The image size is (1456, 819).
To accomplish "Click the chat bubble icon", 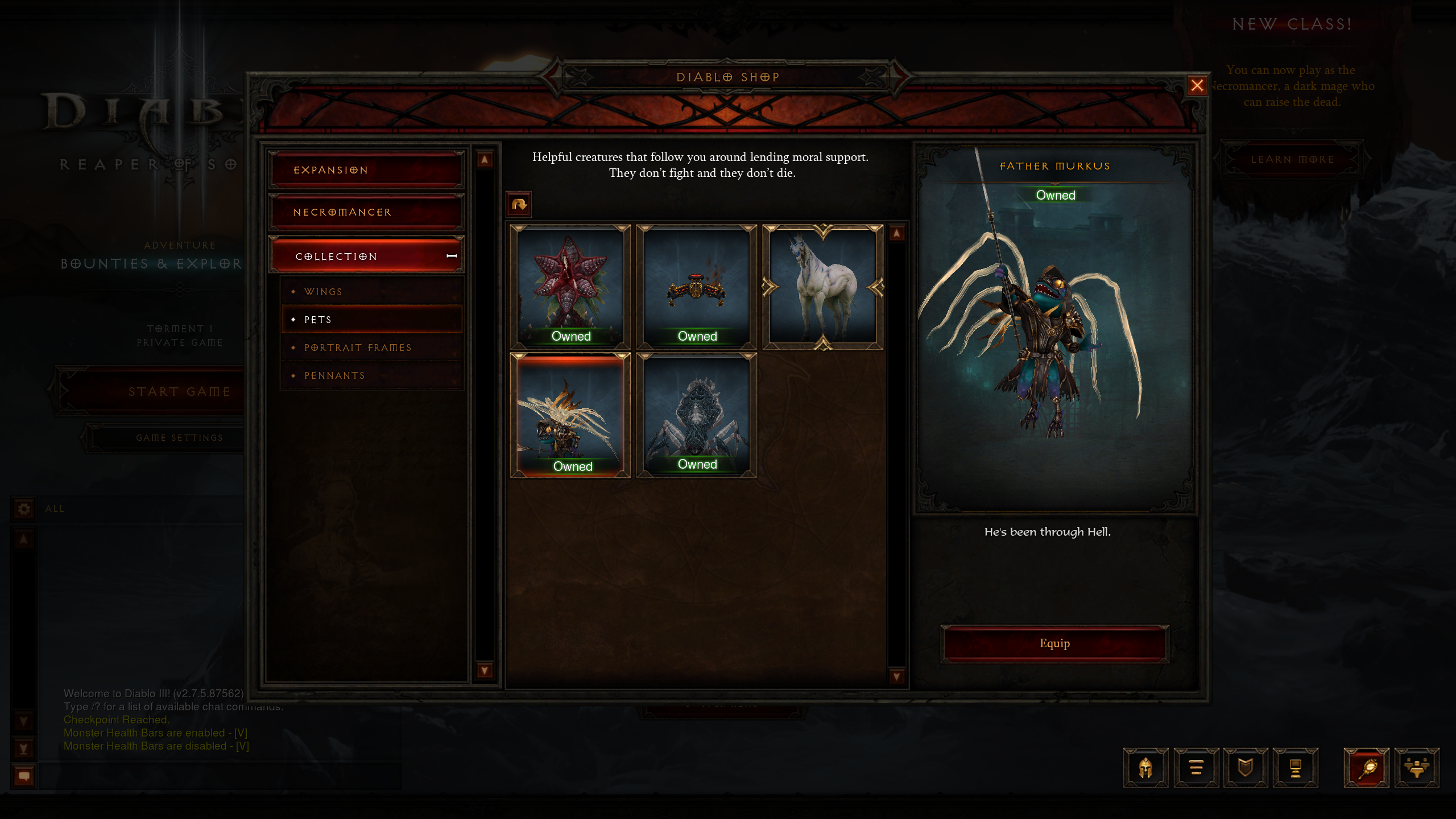I will click(x=24, y=776).
